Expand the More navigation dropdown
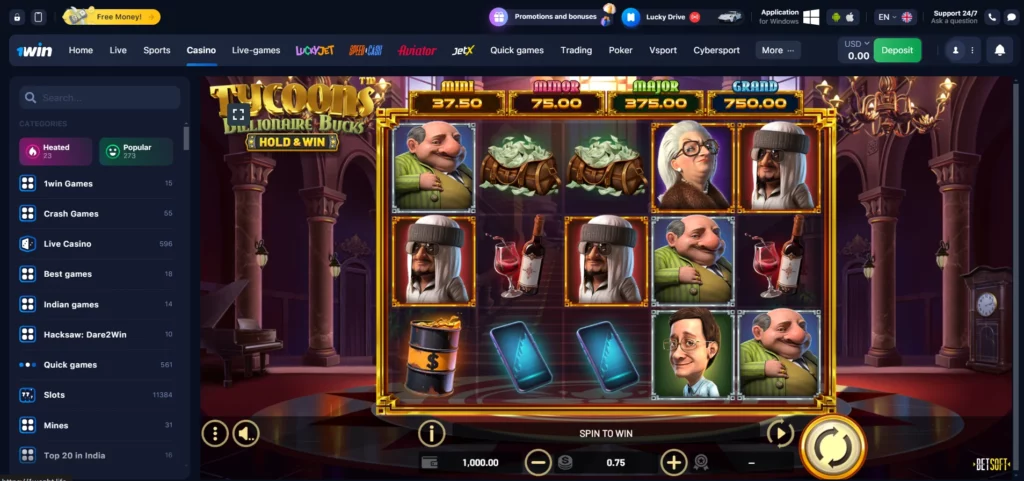The image size is (1024, 481). tap(777, 50)
